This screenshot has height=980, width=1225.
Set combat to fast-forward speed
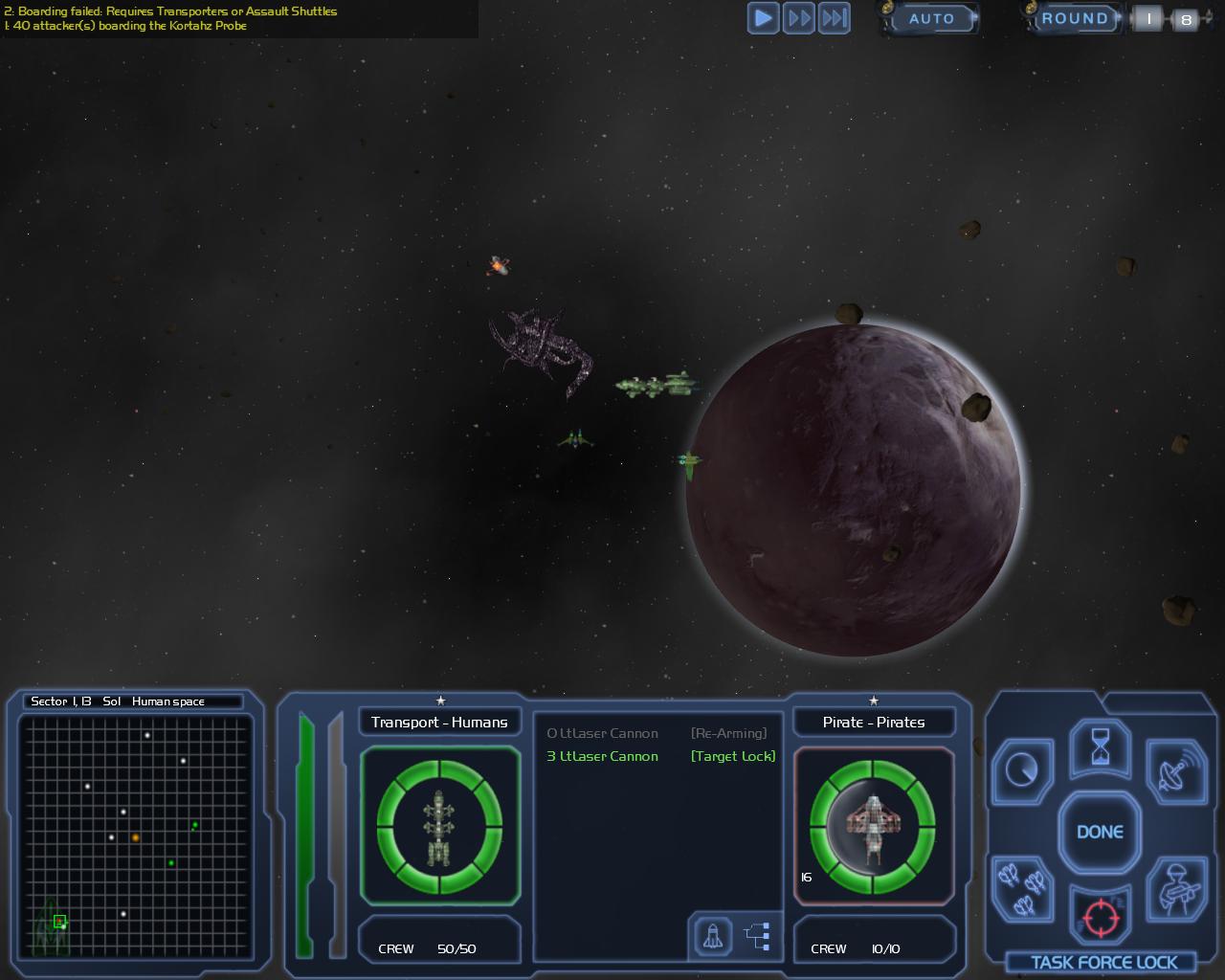799,18
